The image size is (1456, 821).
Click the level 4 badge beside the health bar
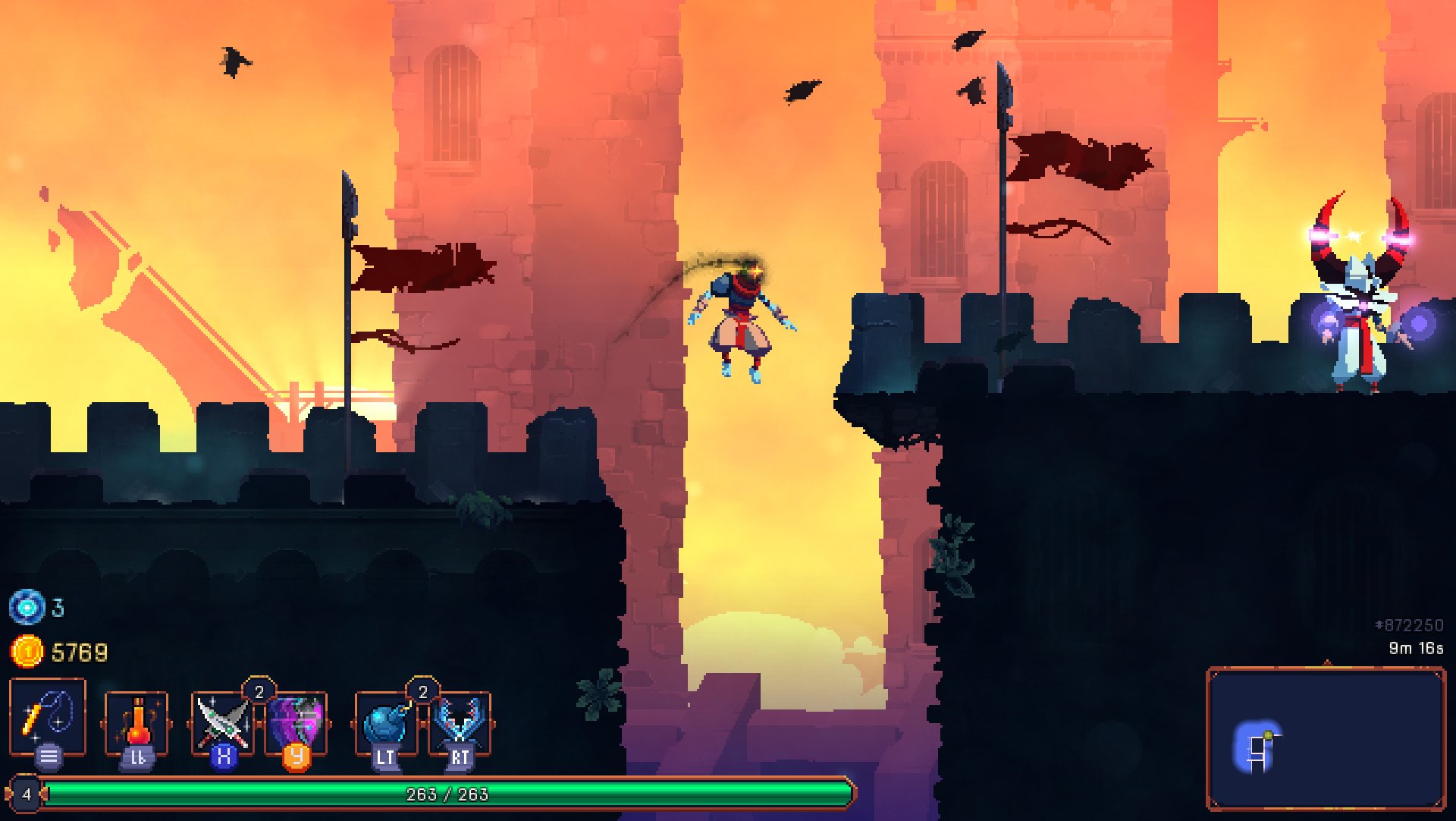[27, 794]
